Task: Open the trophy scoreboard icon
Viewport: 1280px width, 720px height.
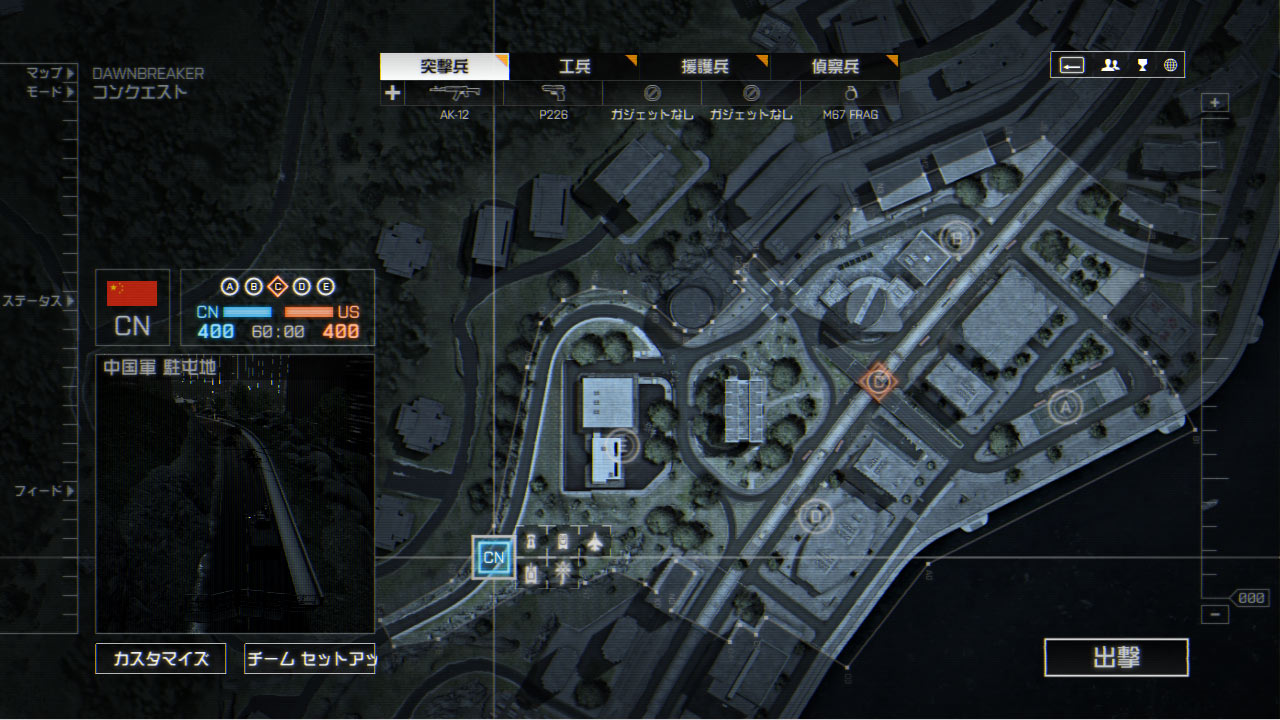Action: pos(1142,65)
